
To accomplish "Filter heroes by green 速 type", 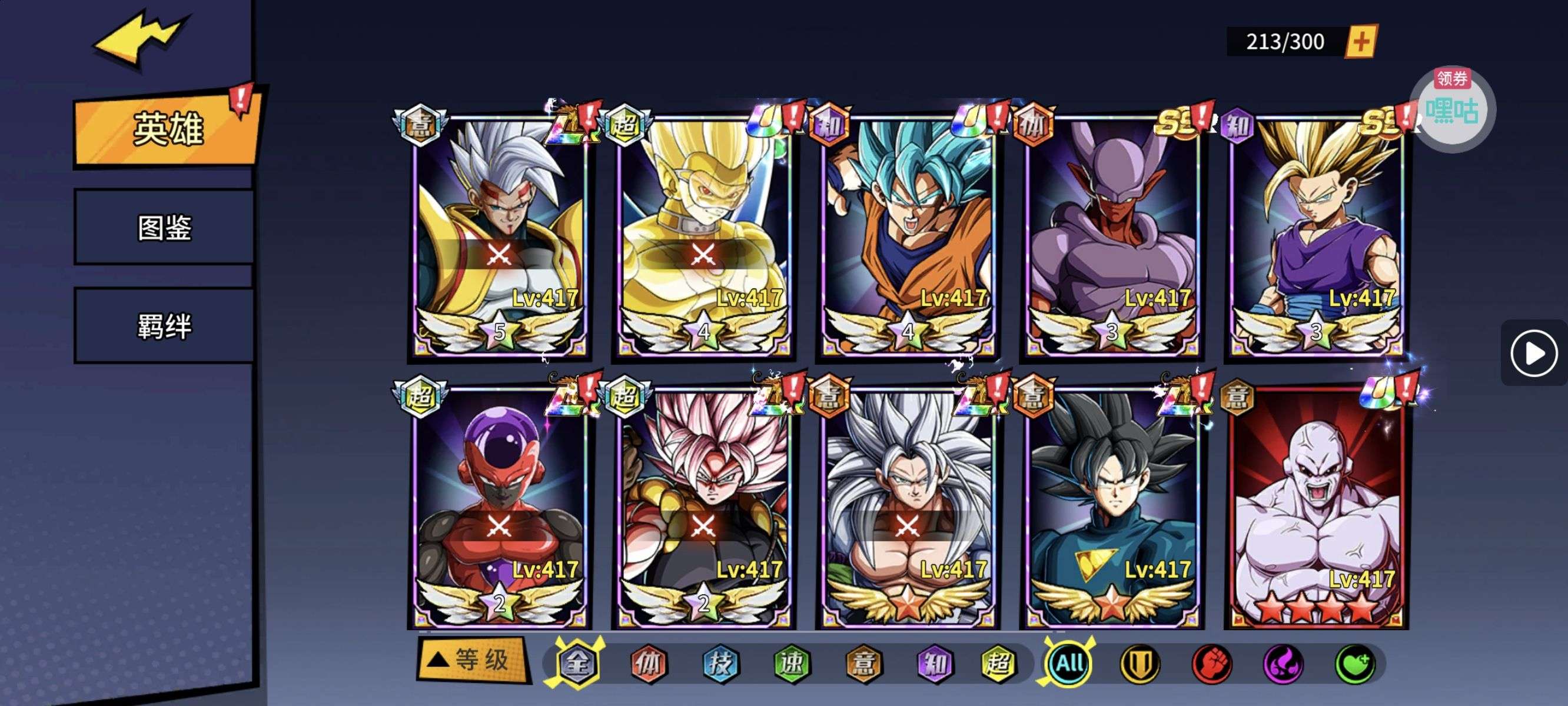I will click(x=792, y=664).
